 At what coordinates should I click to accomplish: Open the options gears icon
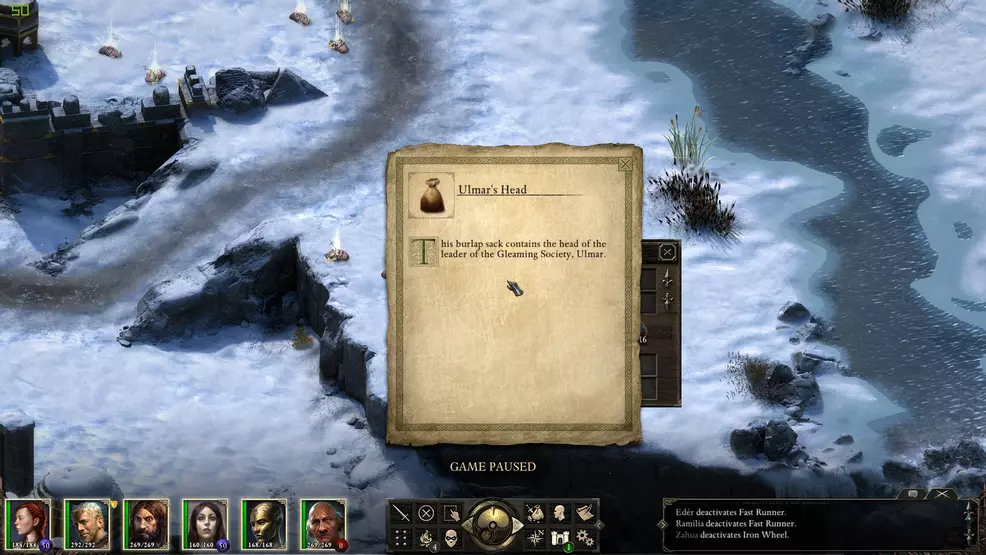point(586,539)
